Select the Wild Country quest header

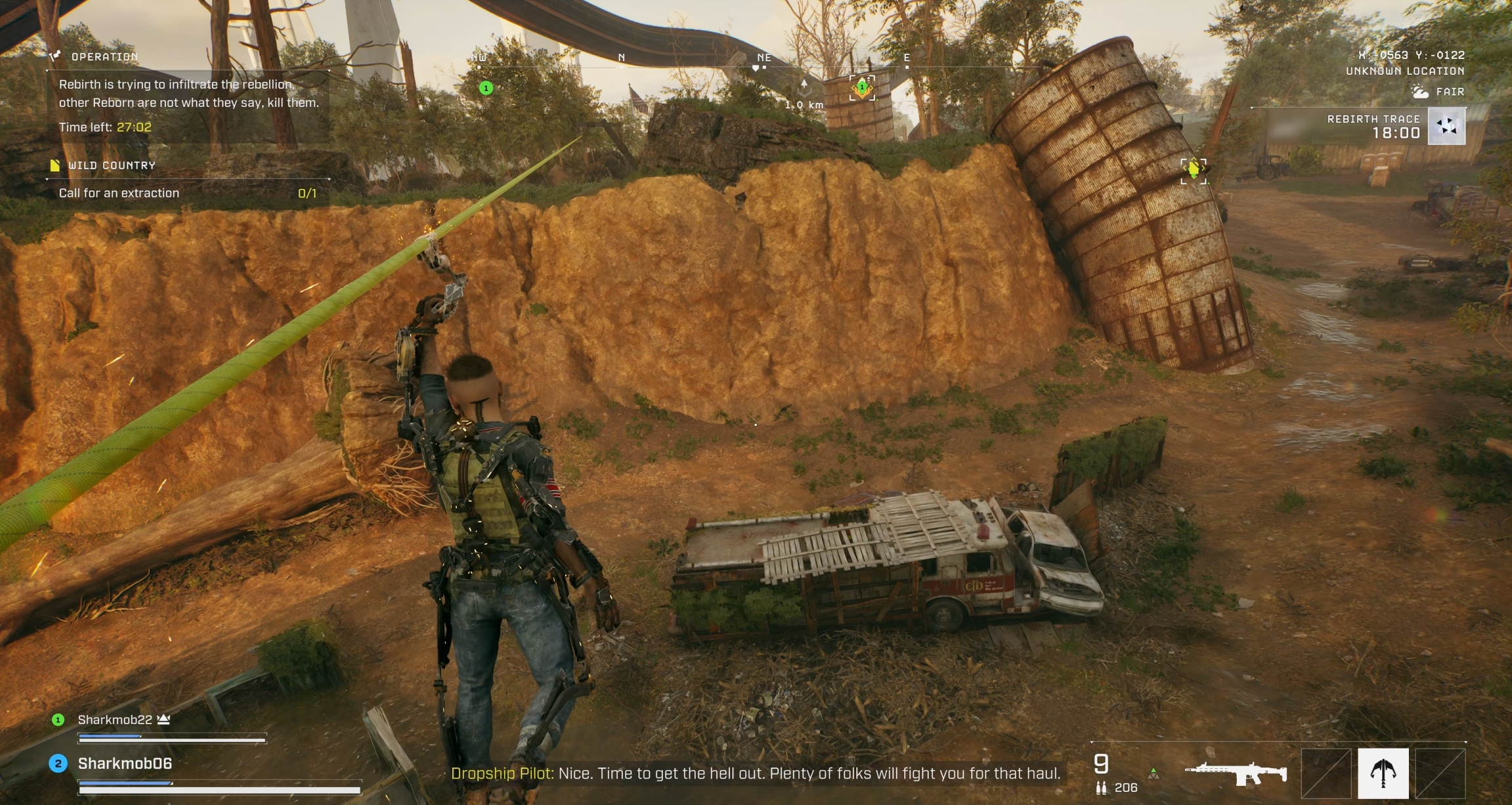pyautogui.click(x=112, y=165)
